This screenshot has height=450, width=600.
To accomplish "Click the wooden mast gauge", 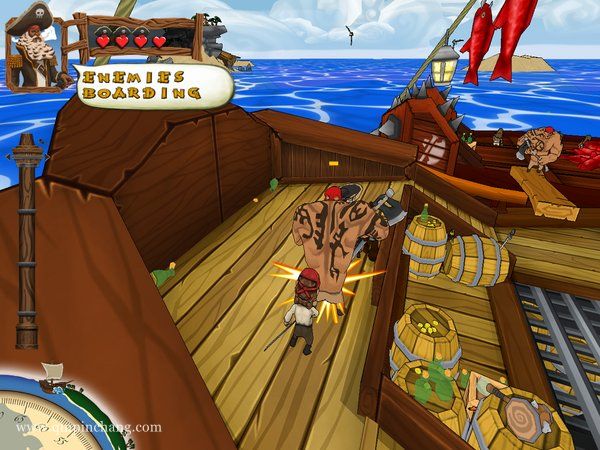I will pos(27,240).
